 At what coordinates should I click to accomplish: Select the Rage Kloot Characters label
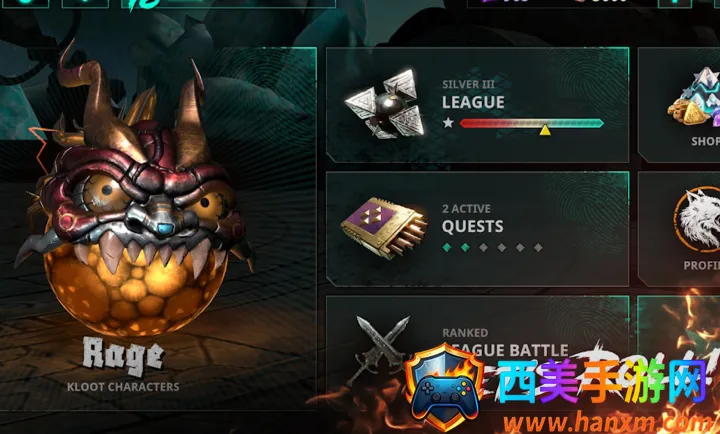[x=123, y=365]
